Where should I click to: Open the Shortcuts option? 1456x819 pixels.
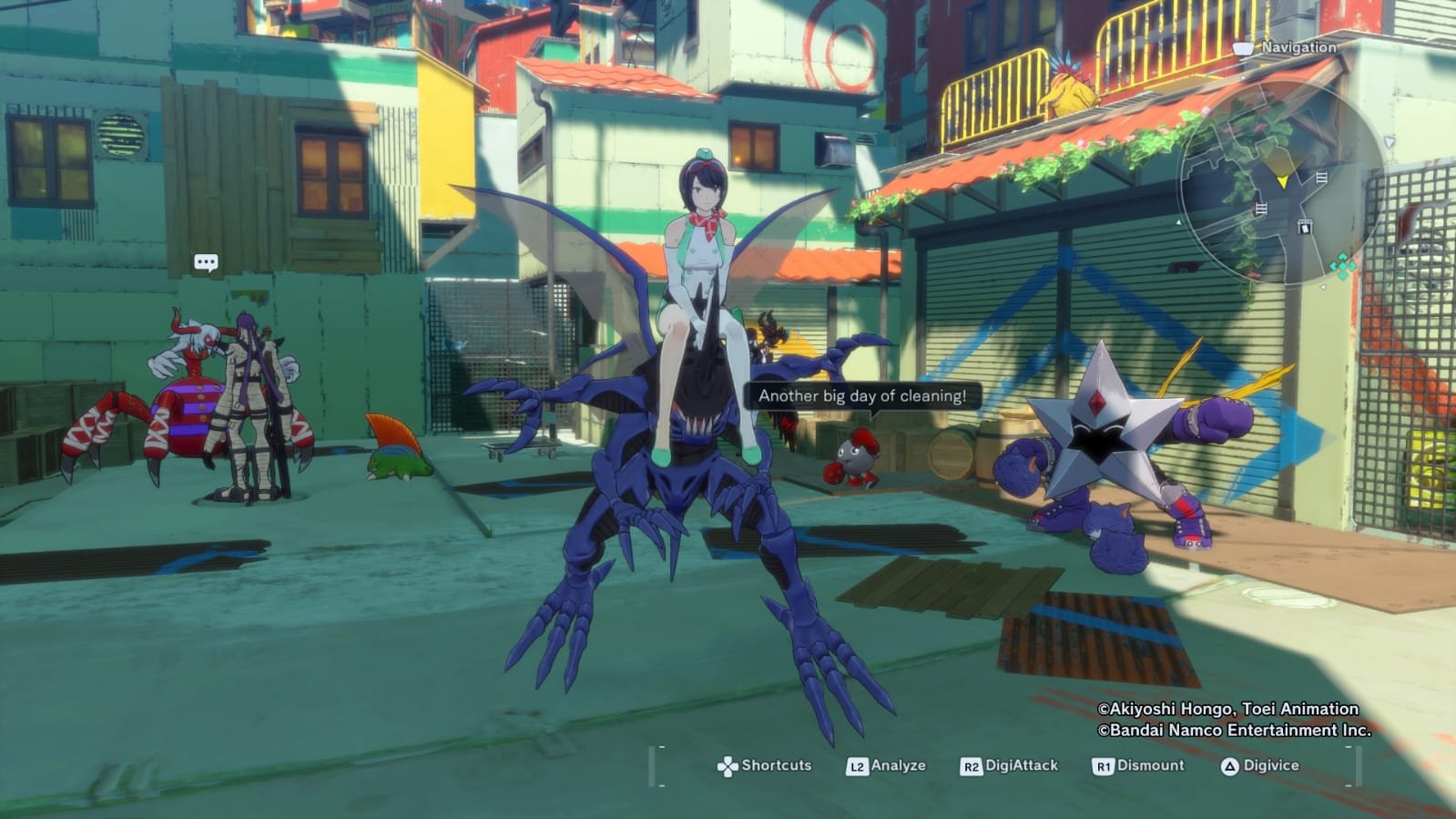point(765,766)
